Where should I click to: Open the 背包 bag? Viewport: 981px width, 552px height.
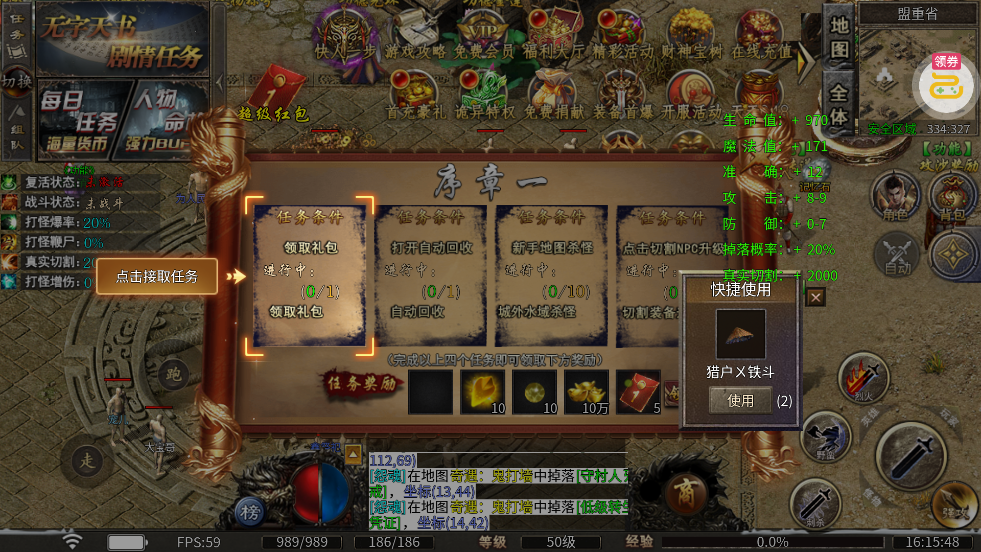(x=952, y=196)
